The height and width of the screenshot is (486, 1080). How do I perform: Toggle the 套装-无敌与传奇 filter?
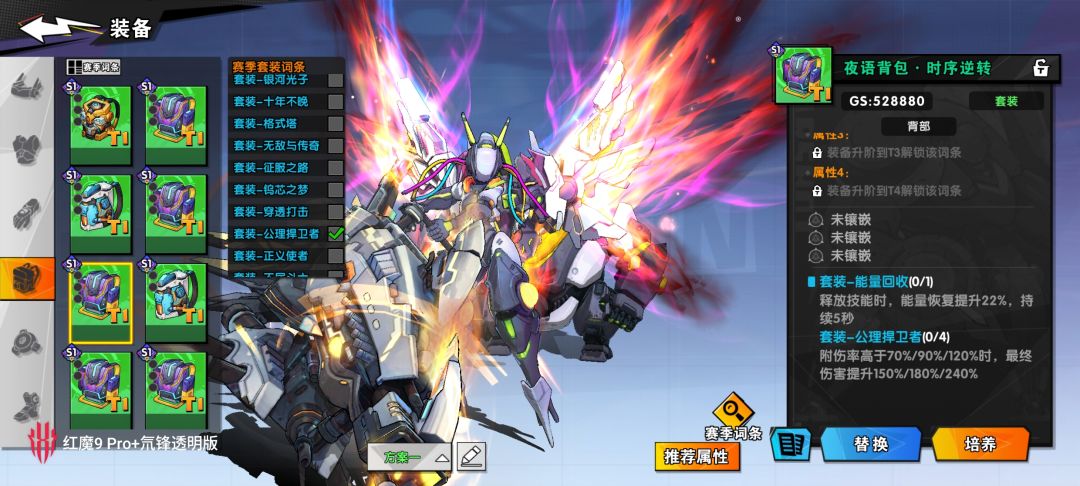[336, 146]
